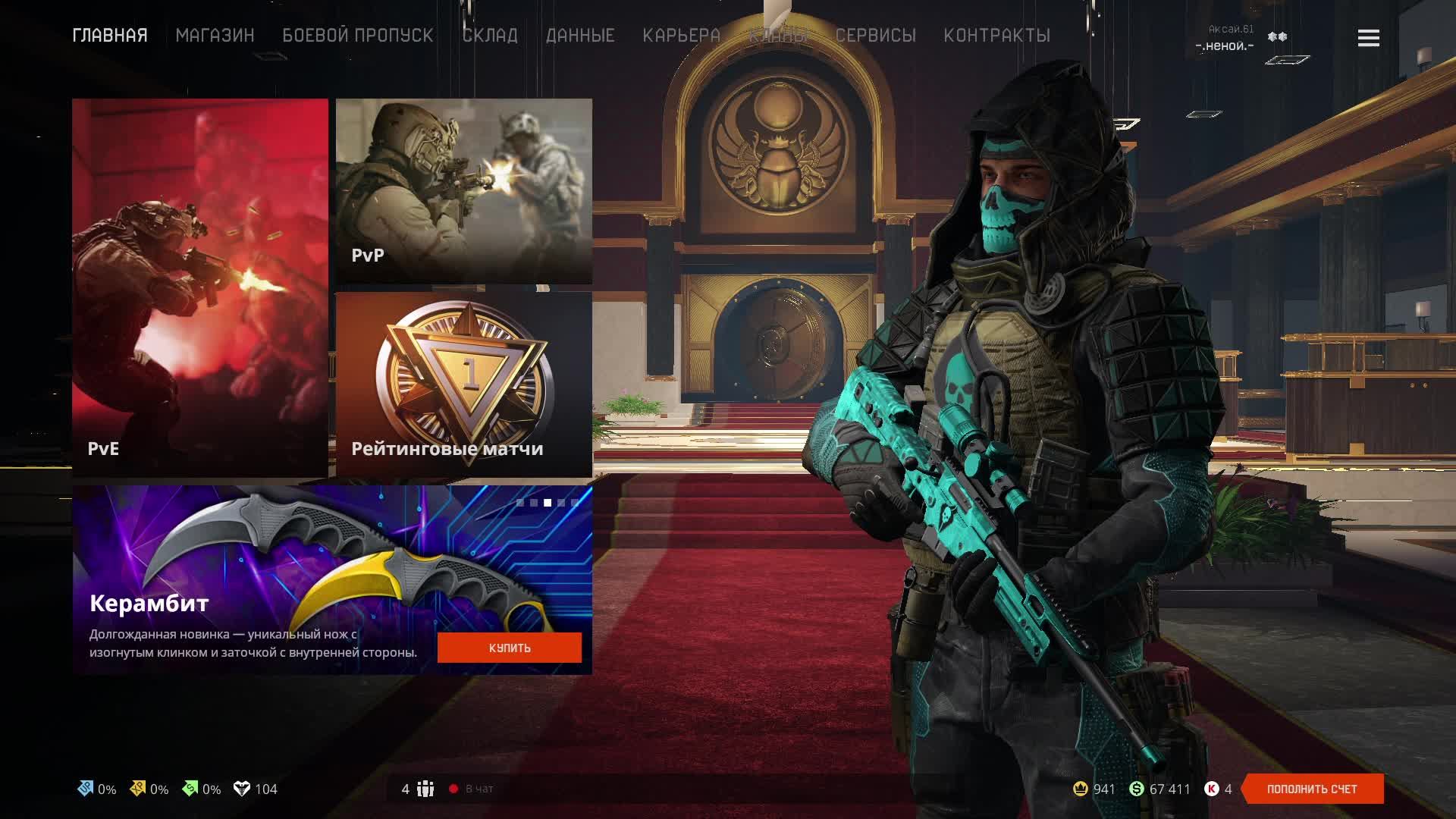This screenshot has height=819, width=1456.
Task: Open Рейтинговые матчи ranked tile
Action: coord(463,384)
